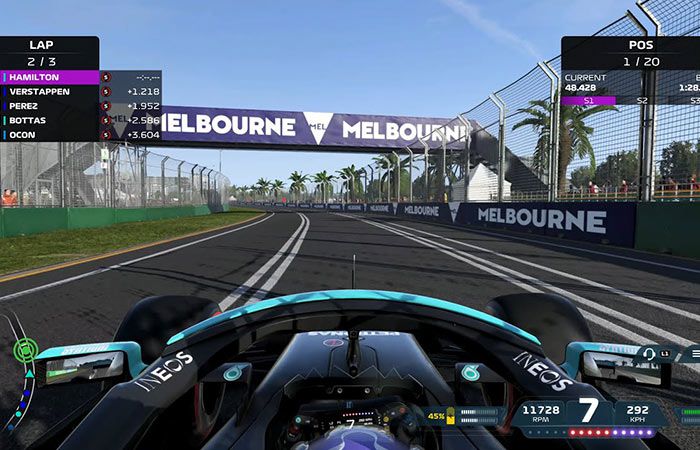The height and width of the screenshot is (450, 700).
Task: Click the ERS battery icon
Action: 451,416
